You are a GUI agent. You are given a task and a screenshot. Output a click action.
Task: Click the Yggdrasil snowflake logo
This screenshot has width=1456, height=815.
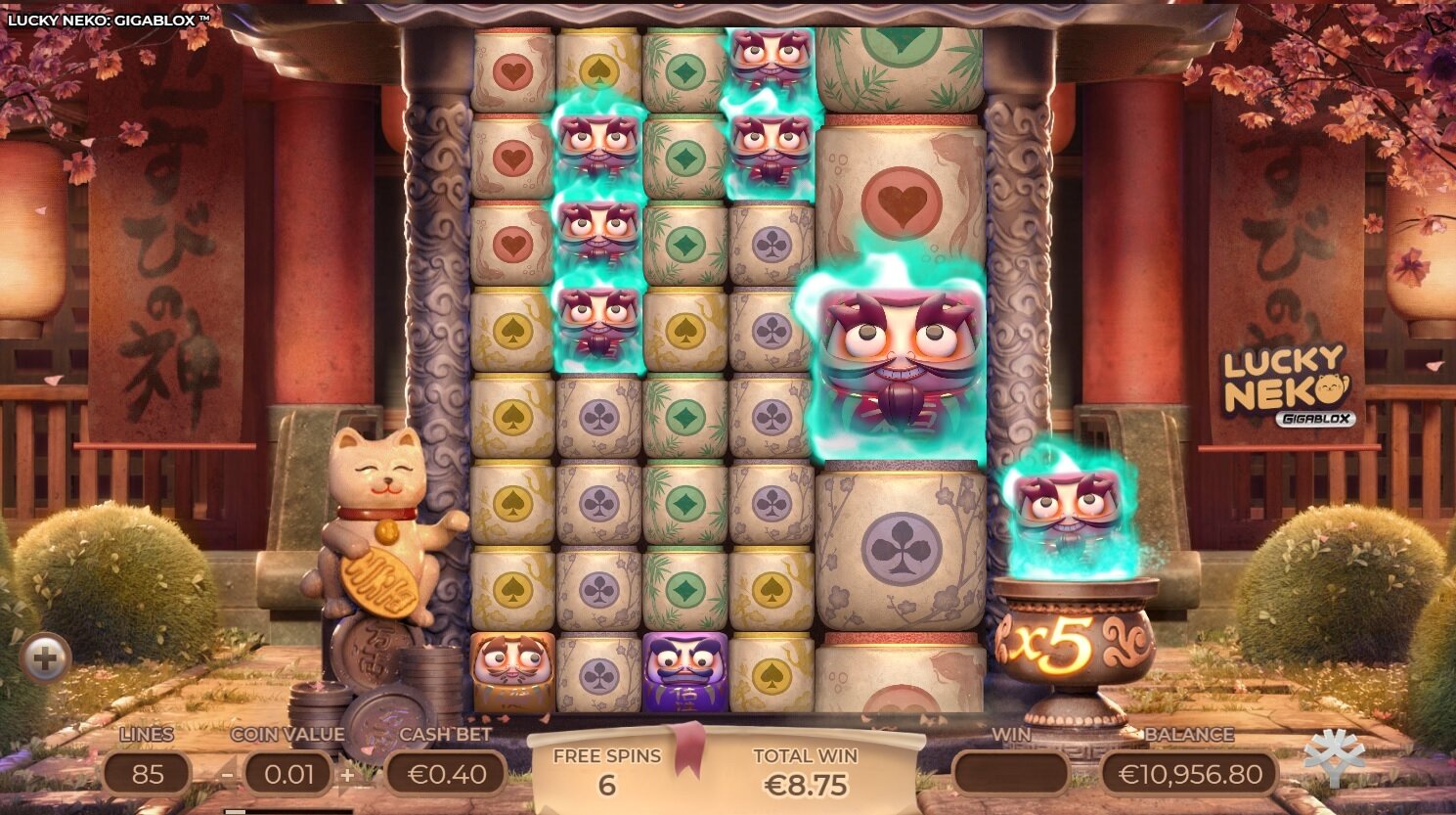1334,756
